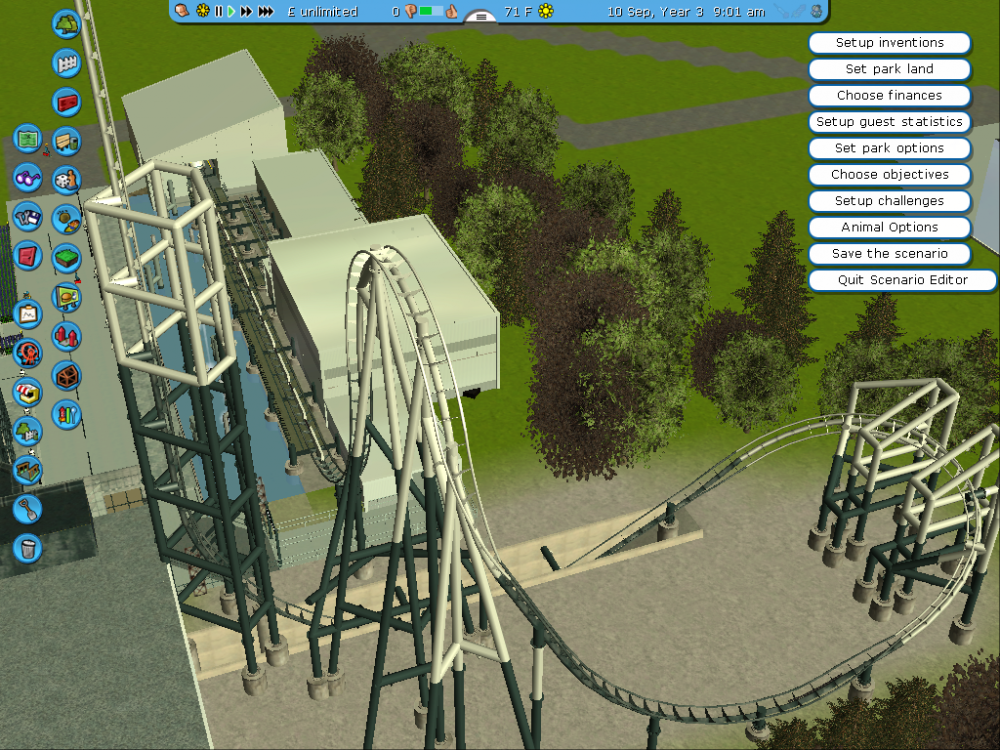Image resolution: width=1000 pixels, height=750 pixels.
Task: Select the white fence icon
Action: click(x=66, y=62)
